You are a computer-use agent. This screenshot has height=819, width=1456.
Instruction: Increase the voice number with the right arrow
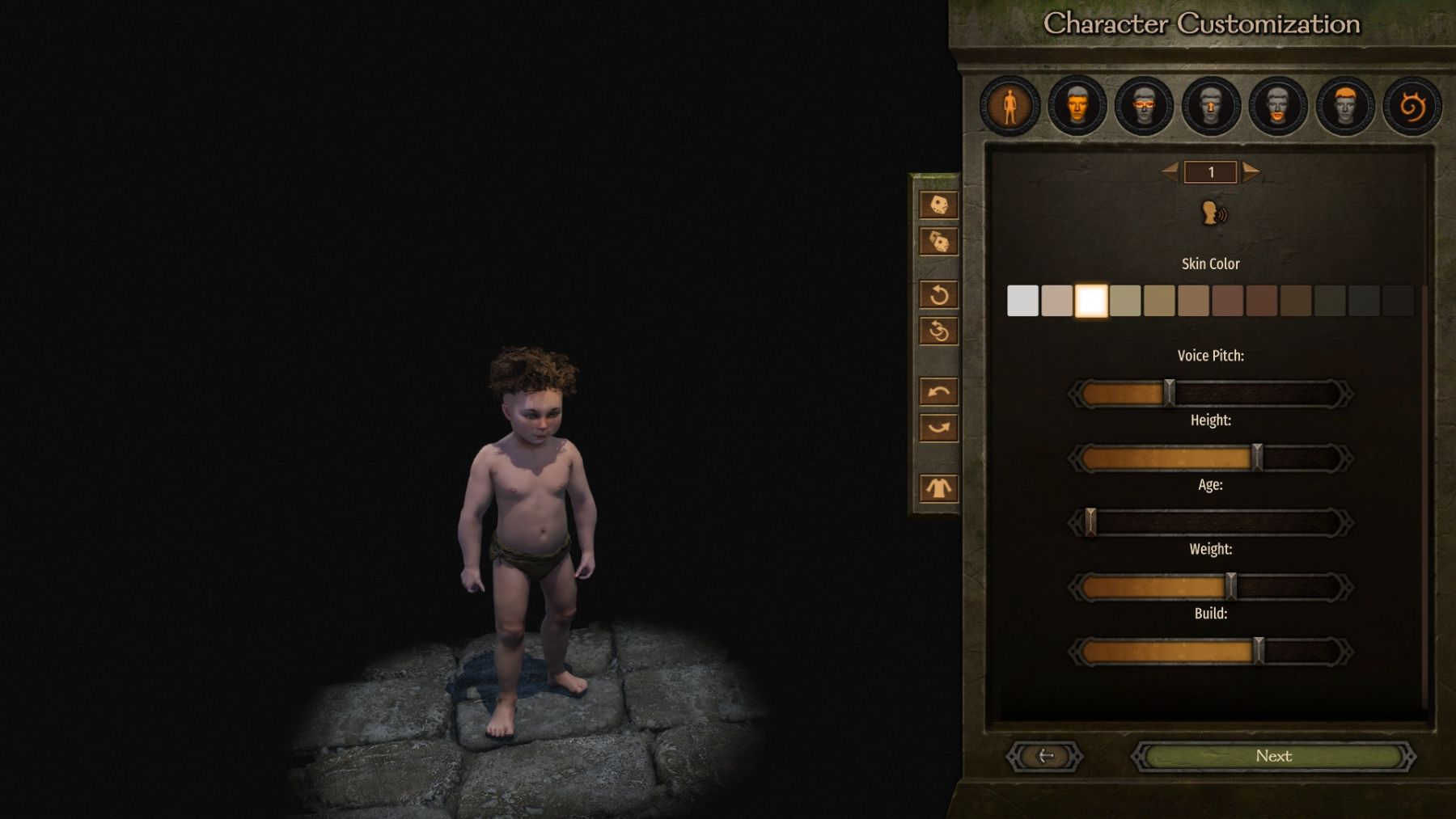(1251, 171)
